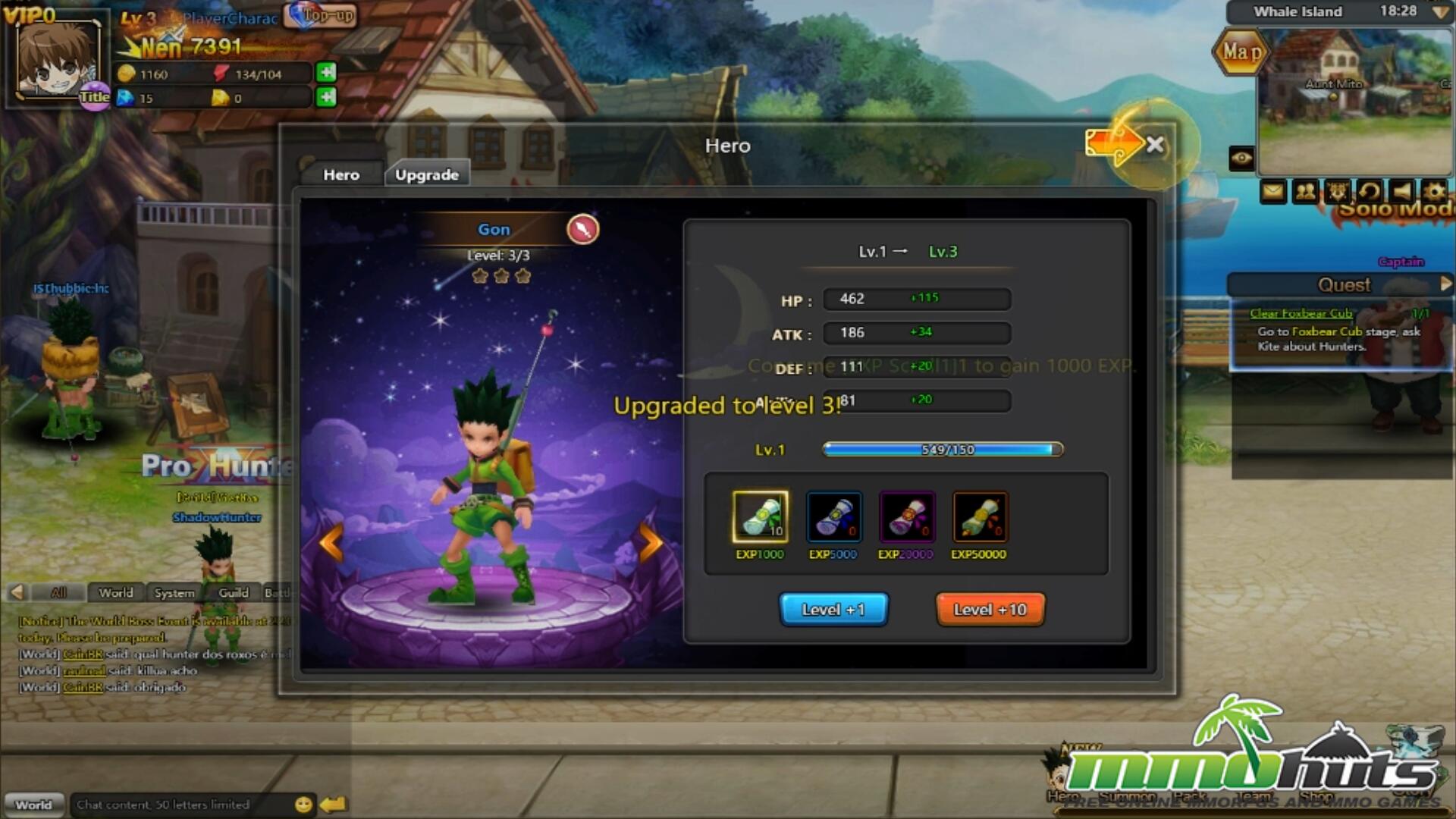
Task: Close the Hero window
Action: pos(1155,145)
